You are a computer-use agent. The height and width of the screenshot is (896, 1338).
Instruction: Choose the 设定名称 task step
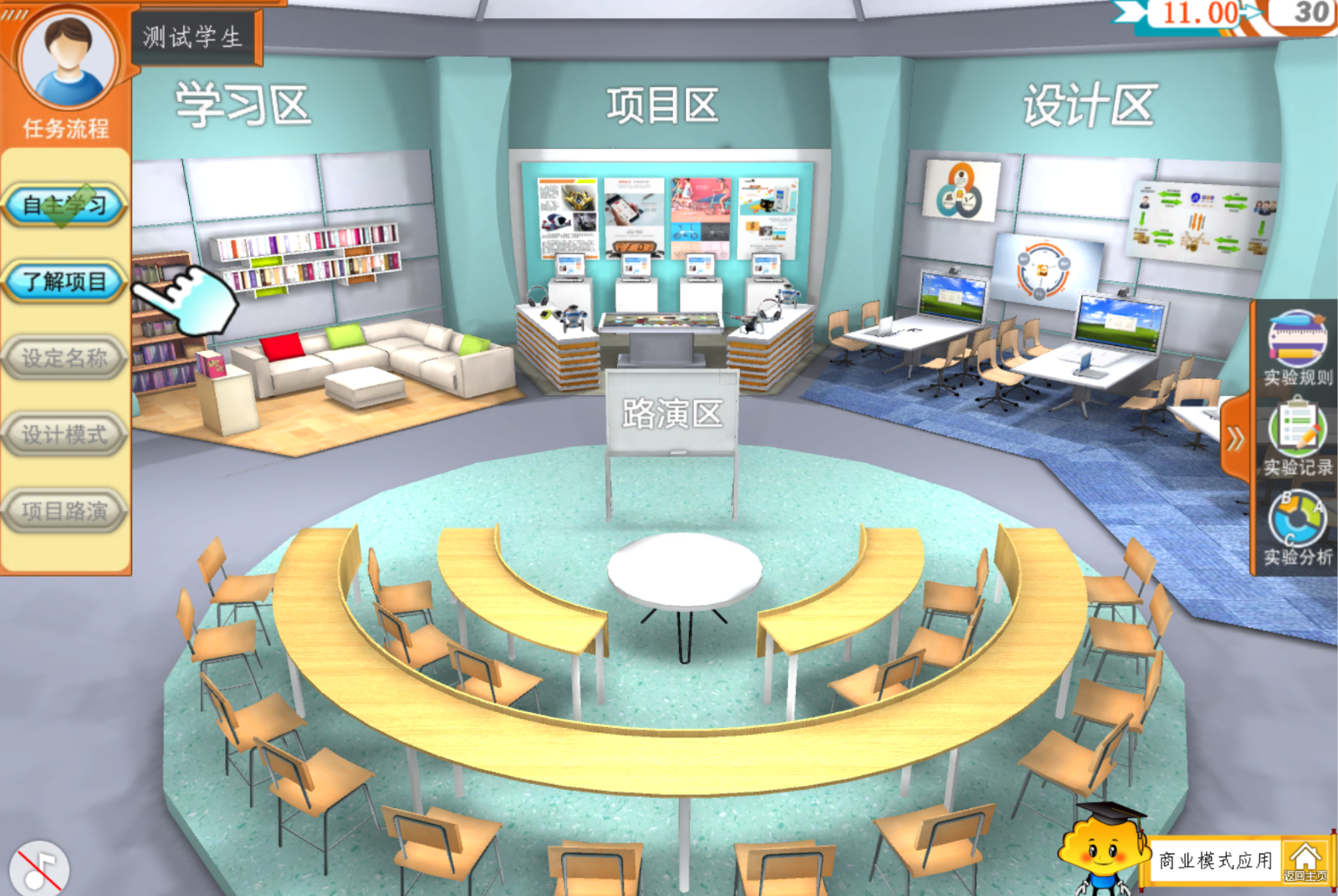[x=65, y=359]
